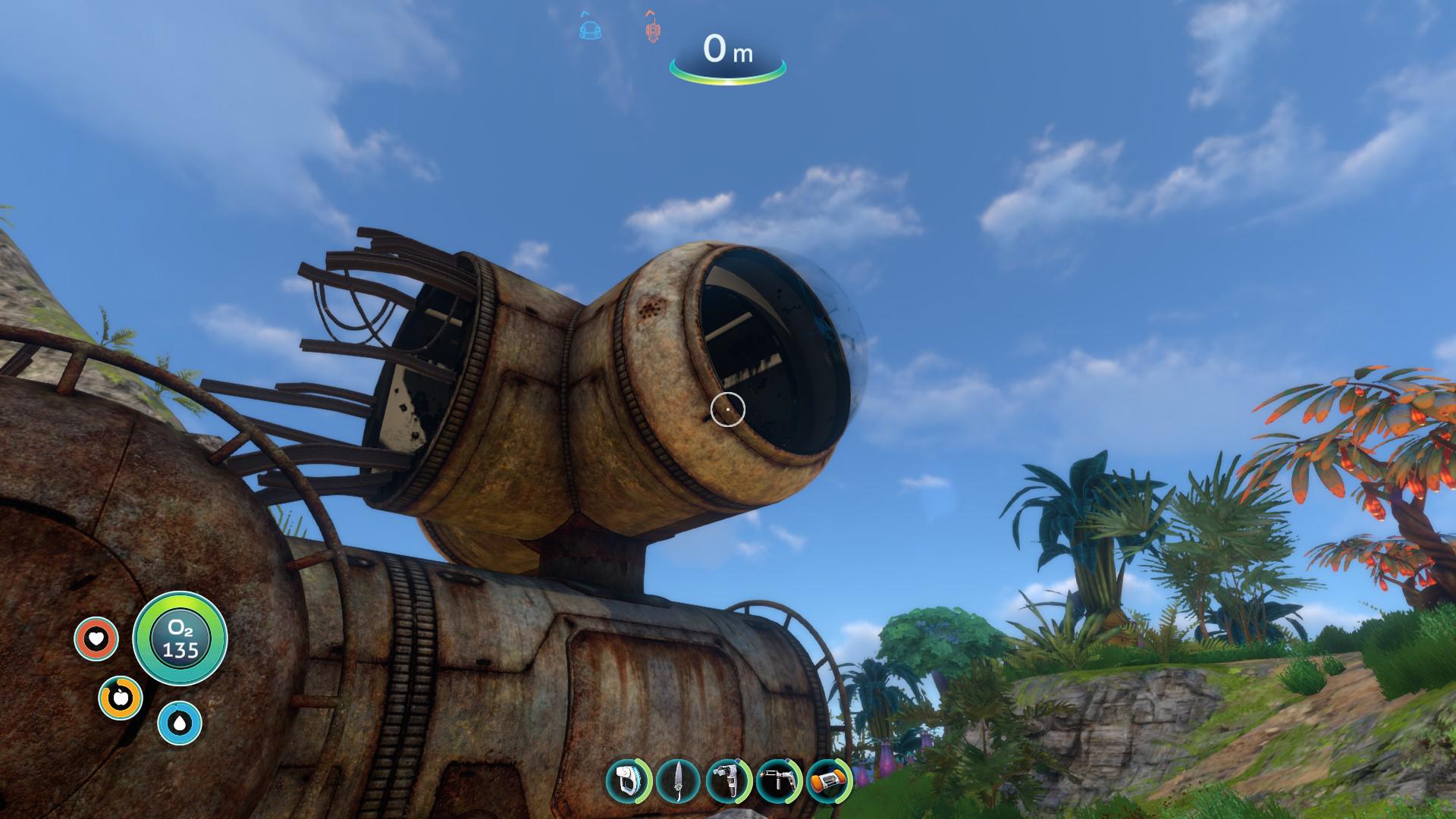Click the blue vehicle ping icon at top

pyautogui.click(x=590, y=29)
